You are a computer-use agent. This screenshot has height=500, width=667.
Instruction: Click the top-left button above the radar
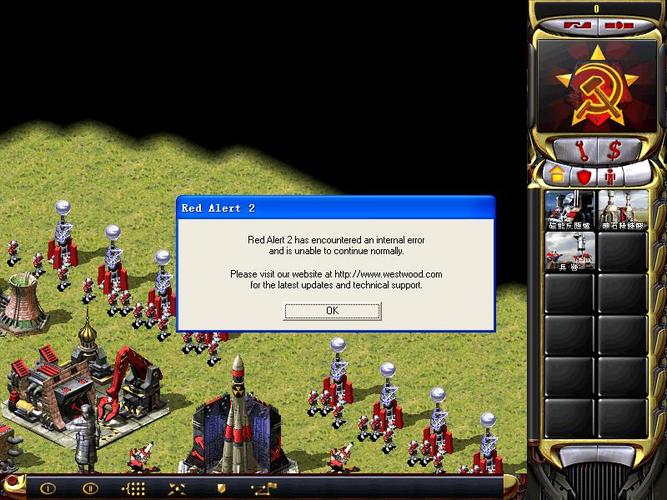click(x=577, y=24)
